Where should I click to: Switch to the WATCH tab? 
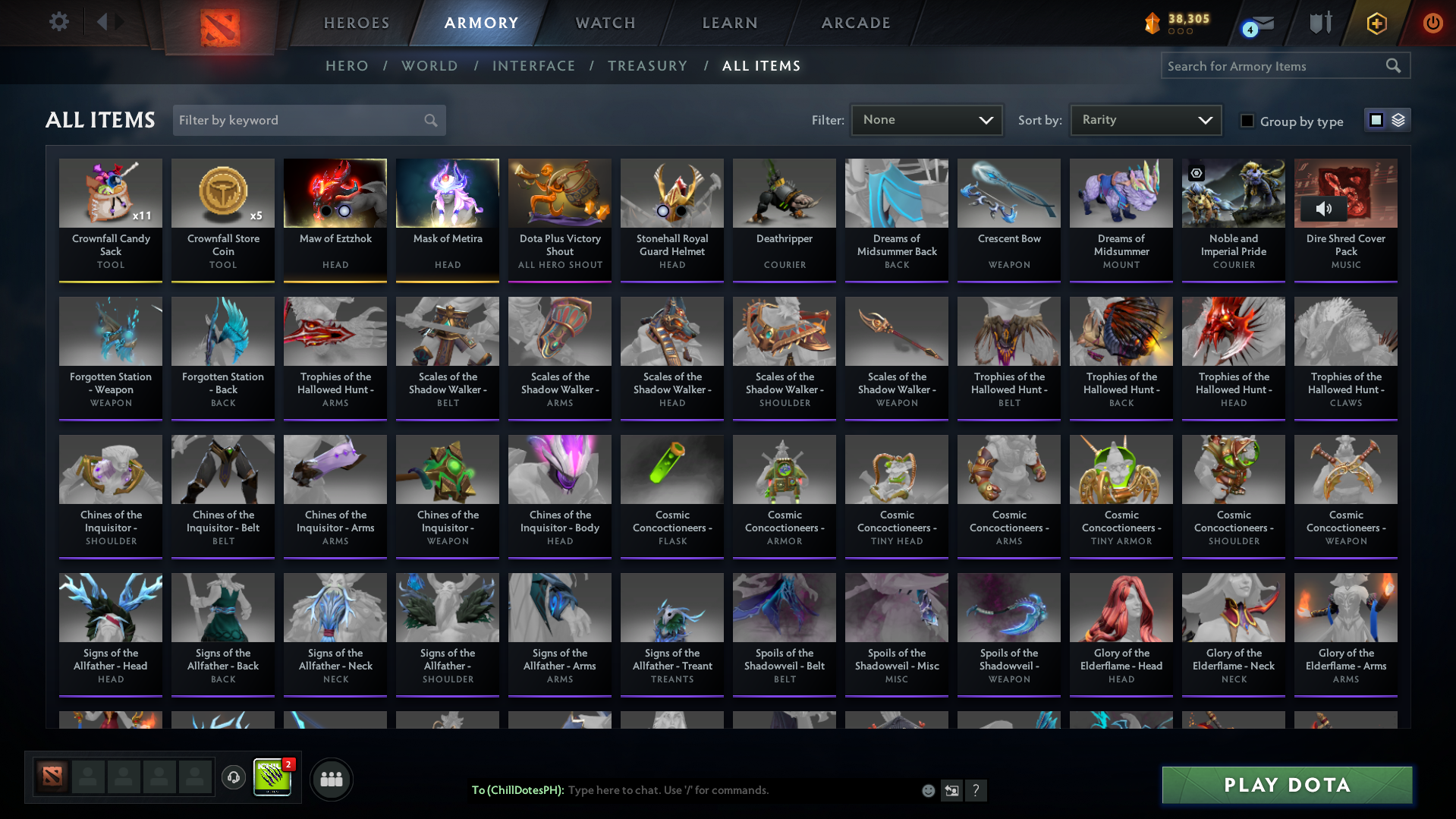[x=605, y=23]
